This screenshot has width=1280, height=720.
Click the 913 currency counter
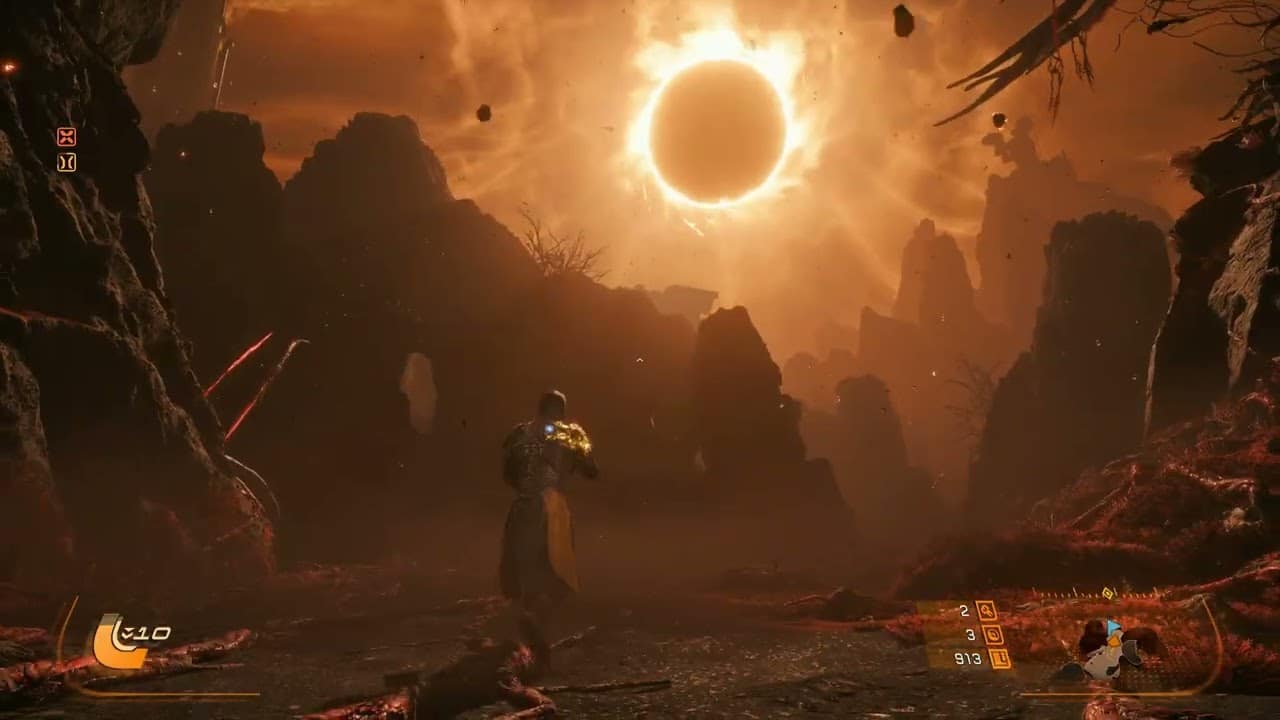(x=970, y=659)
